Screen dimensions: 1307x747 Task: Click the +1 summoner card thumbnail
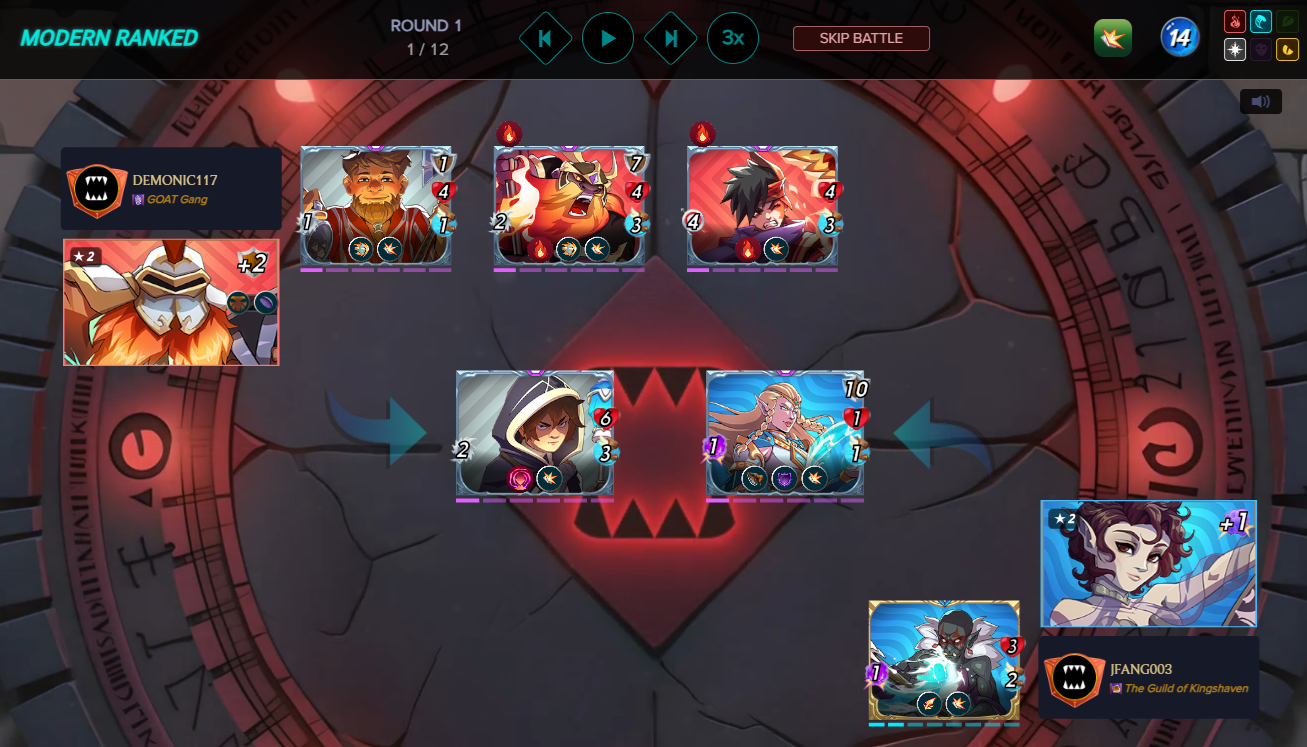point(1148,563)
